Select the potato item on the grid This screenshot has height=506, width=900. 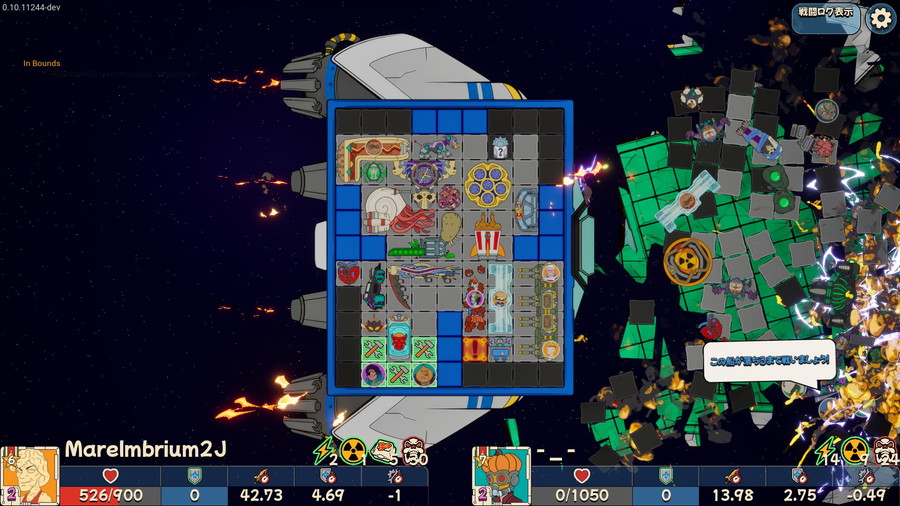coord(451,226)
